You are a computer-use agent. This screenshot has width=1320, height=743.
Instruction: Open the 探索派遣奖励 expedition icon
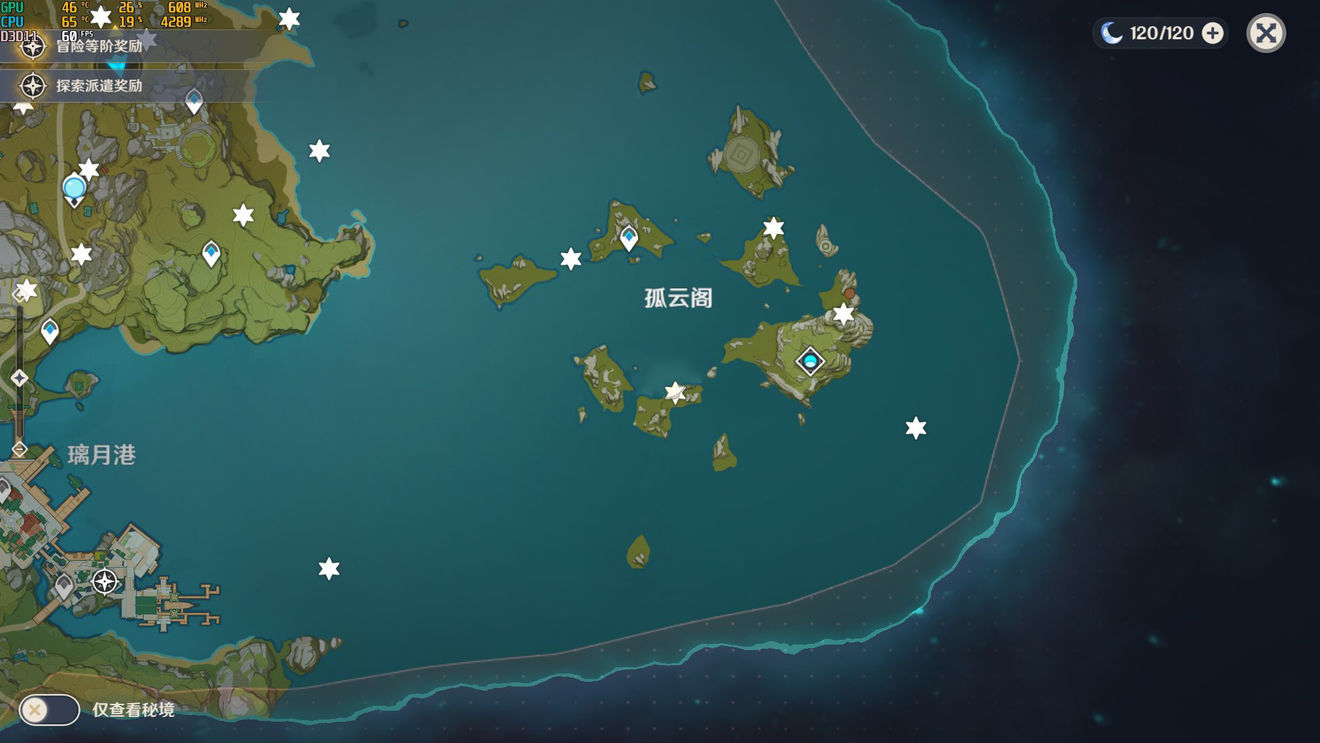click(33, 86)
